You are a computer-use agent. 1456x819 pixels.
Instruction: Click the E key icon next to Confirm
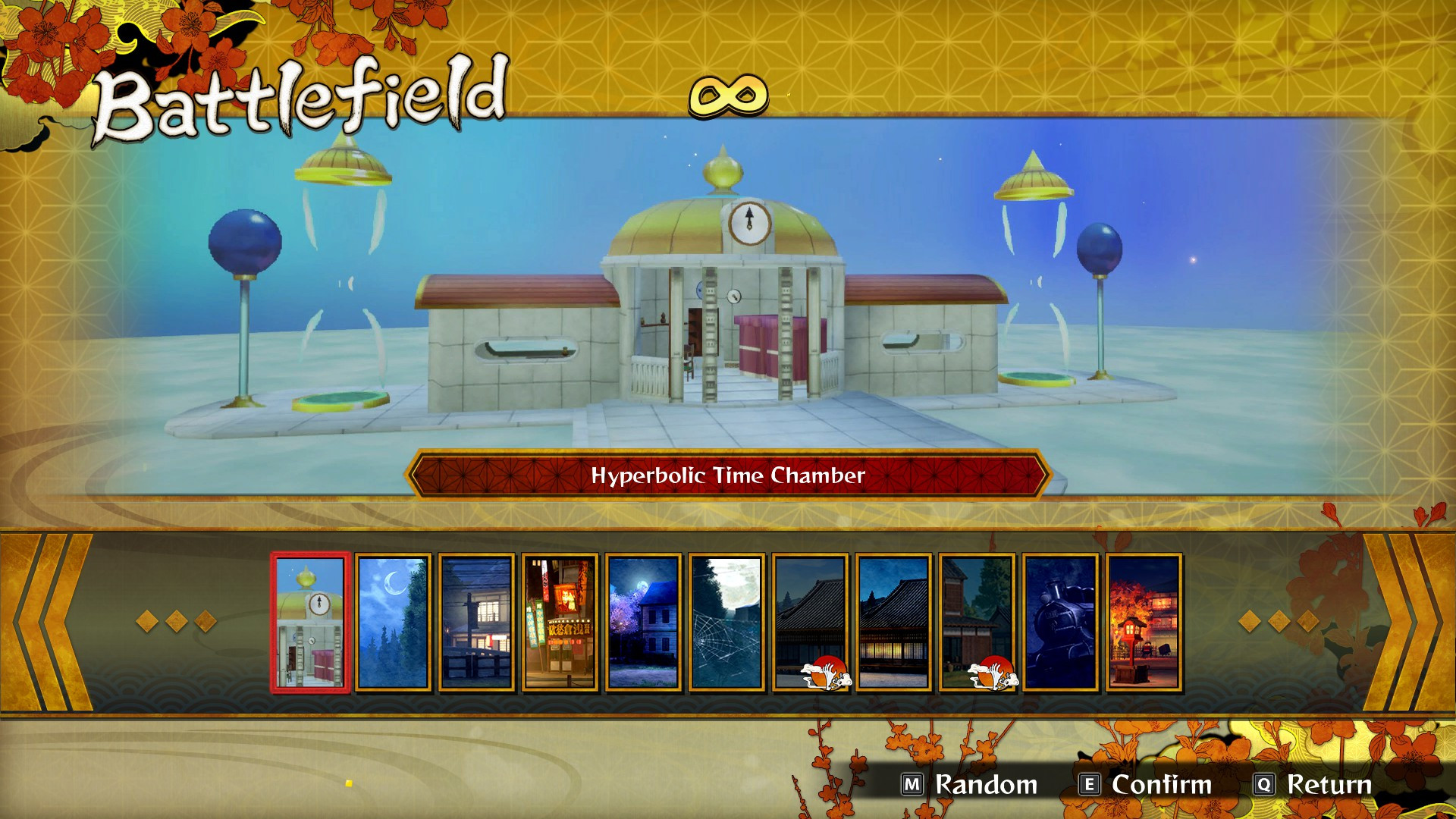(x=1089, y=786)
